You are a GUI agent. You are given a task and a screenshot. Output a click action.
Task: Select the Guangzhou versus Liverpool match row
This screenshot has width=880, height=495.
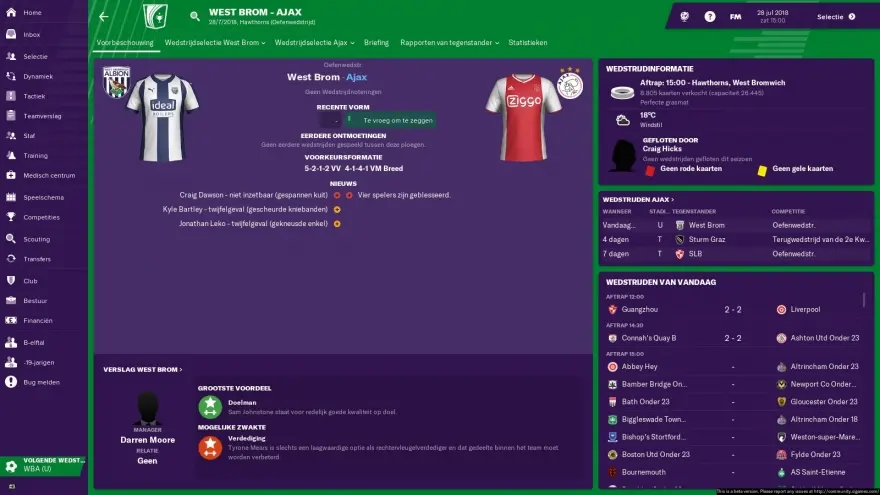[735, 310]
